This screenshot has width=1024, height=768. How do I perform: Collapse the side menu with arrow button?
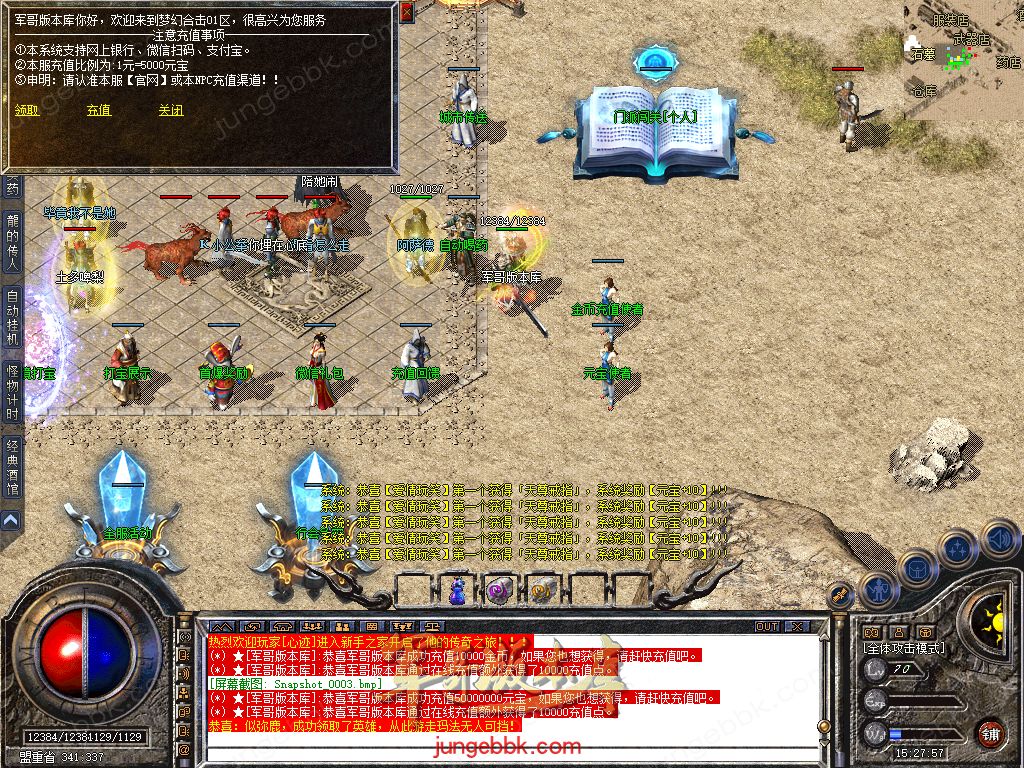(x=11, y=520)
